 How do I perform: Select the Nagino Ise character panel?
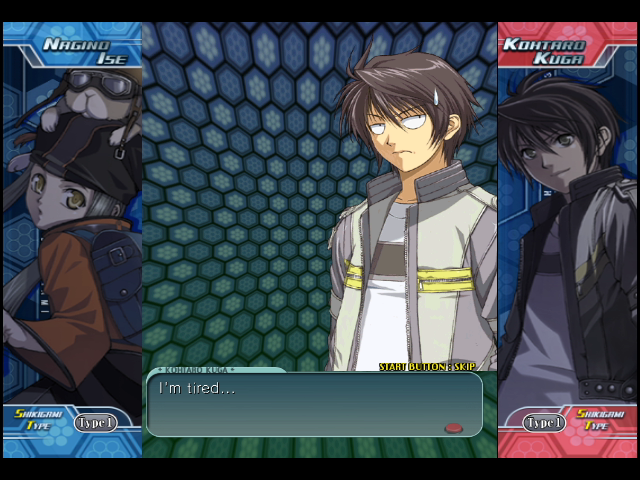point(72,240)
